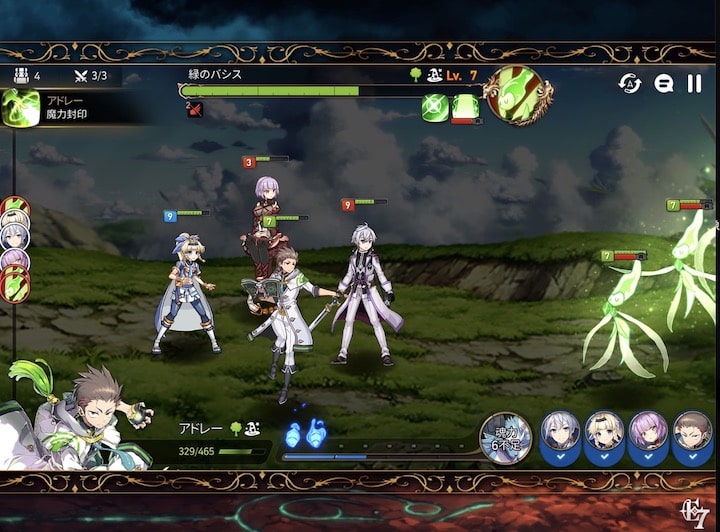720x532 pixels.
Task: Activate the soul burn skill showing 魂力6不足
Action: coord(506,438)
